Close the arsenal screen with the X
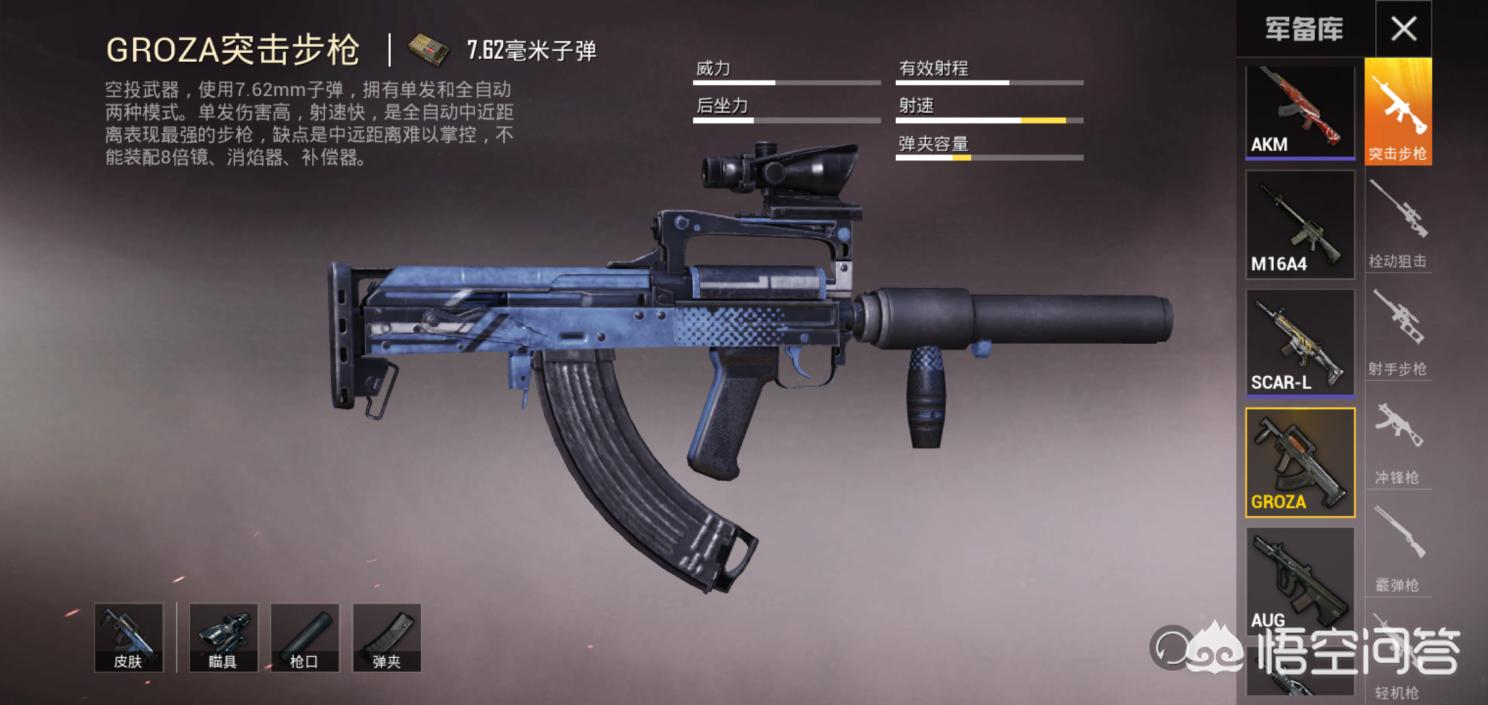The image size is (1488, 705). pyautogui.click(x=1403, y=29)
